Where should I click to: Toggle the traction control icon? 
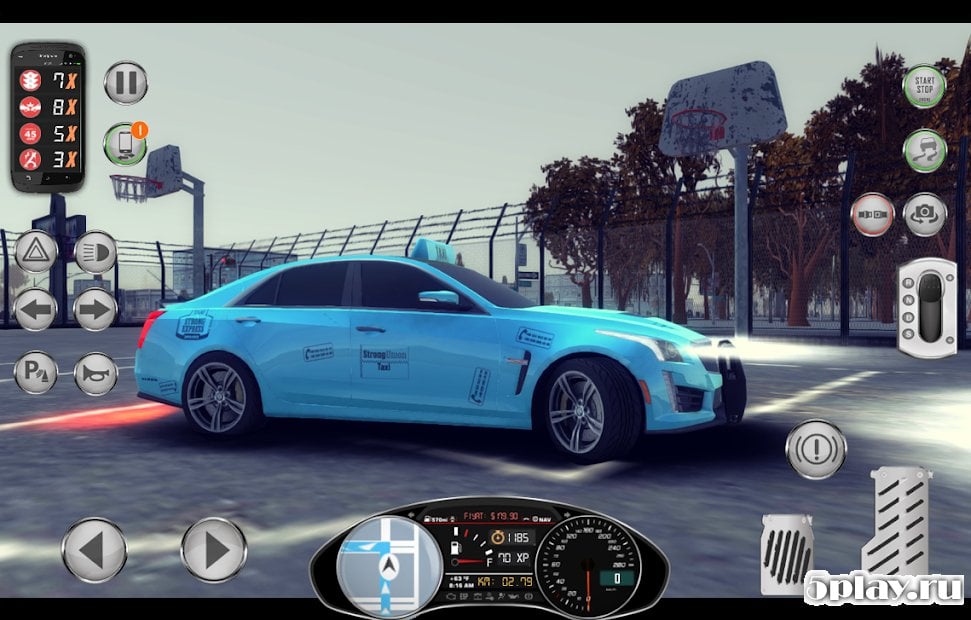pos(924,151)
